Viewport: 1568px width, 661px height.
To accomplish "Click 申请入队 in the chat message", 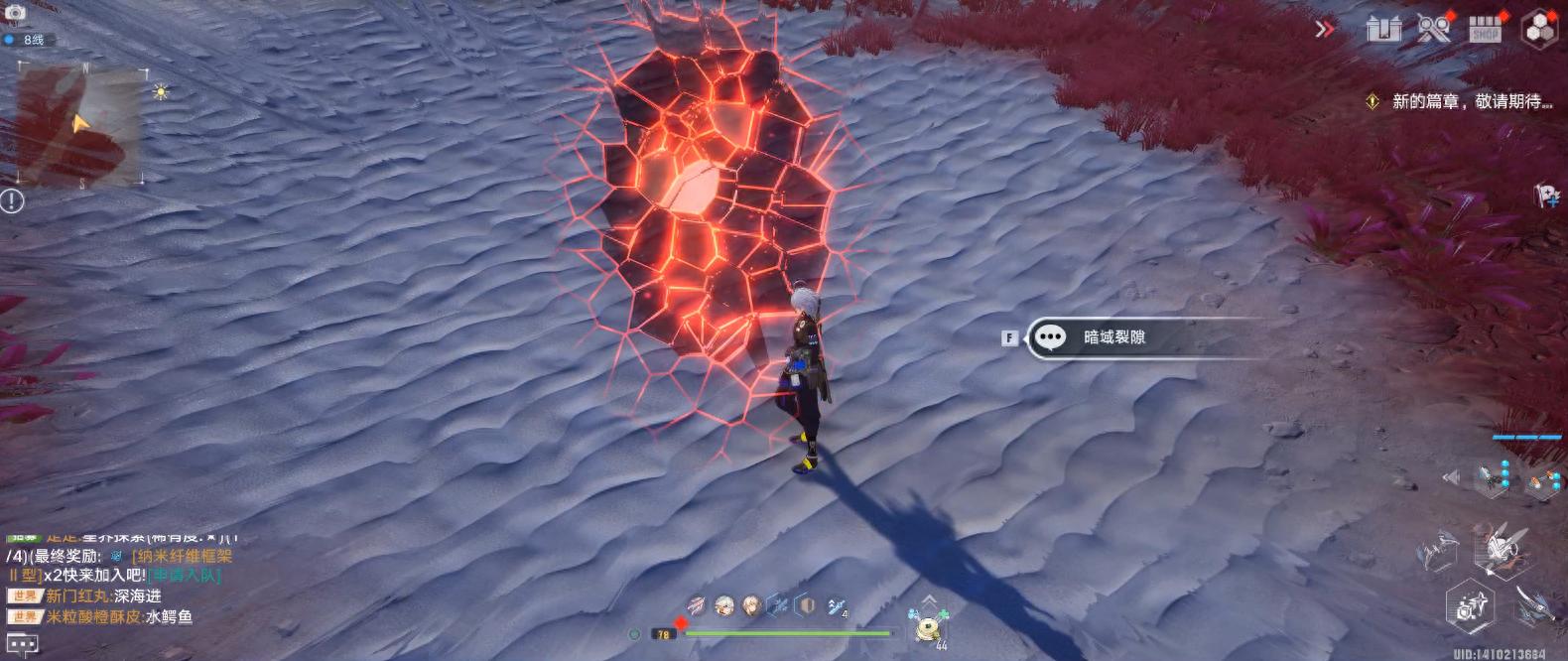I will [186, 575].
